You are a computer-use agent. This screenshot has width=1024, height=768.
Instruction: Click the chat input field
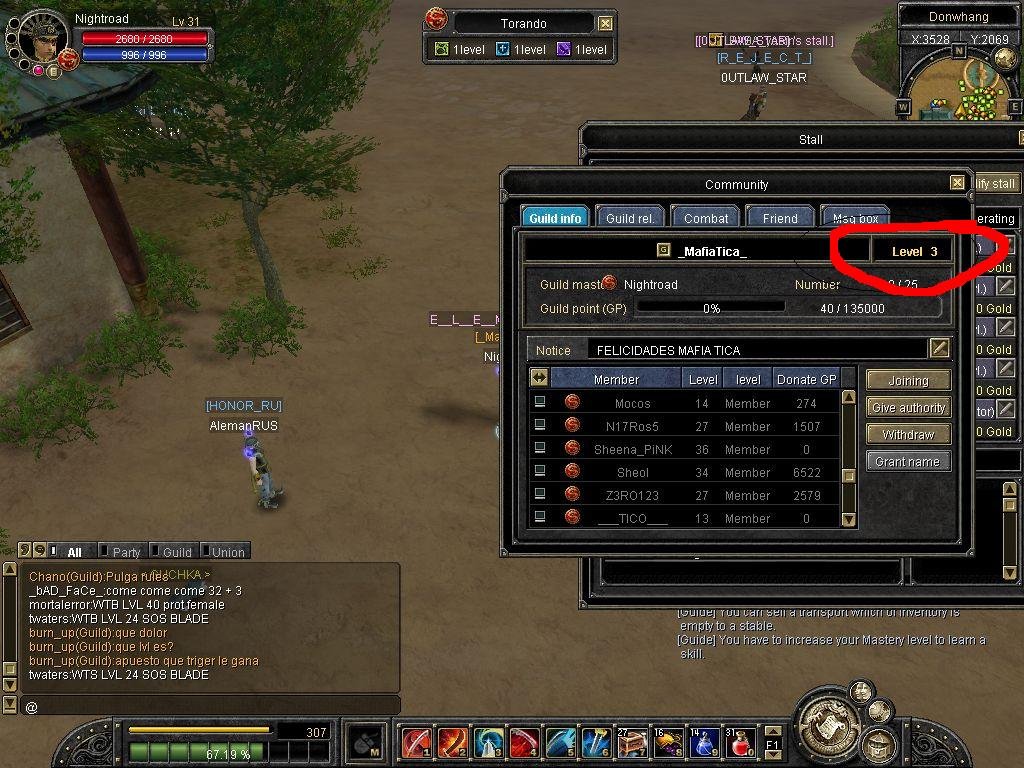(x=210, y=706)
